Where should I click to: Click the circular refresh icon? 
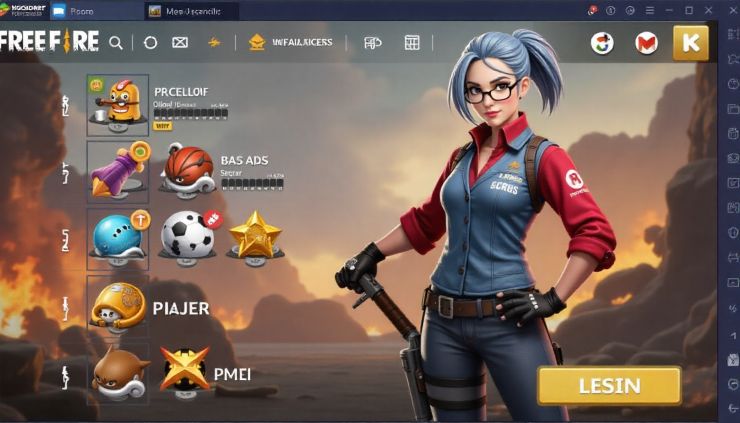[150, 43]
